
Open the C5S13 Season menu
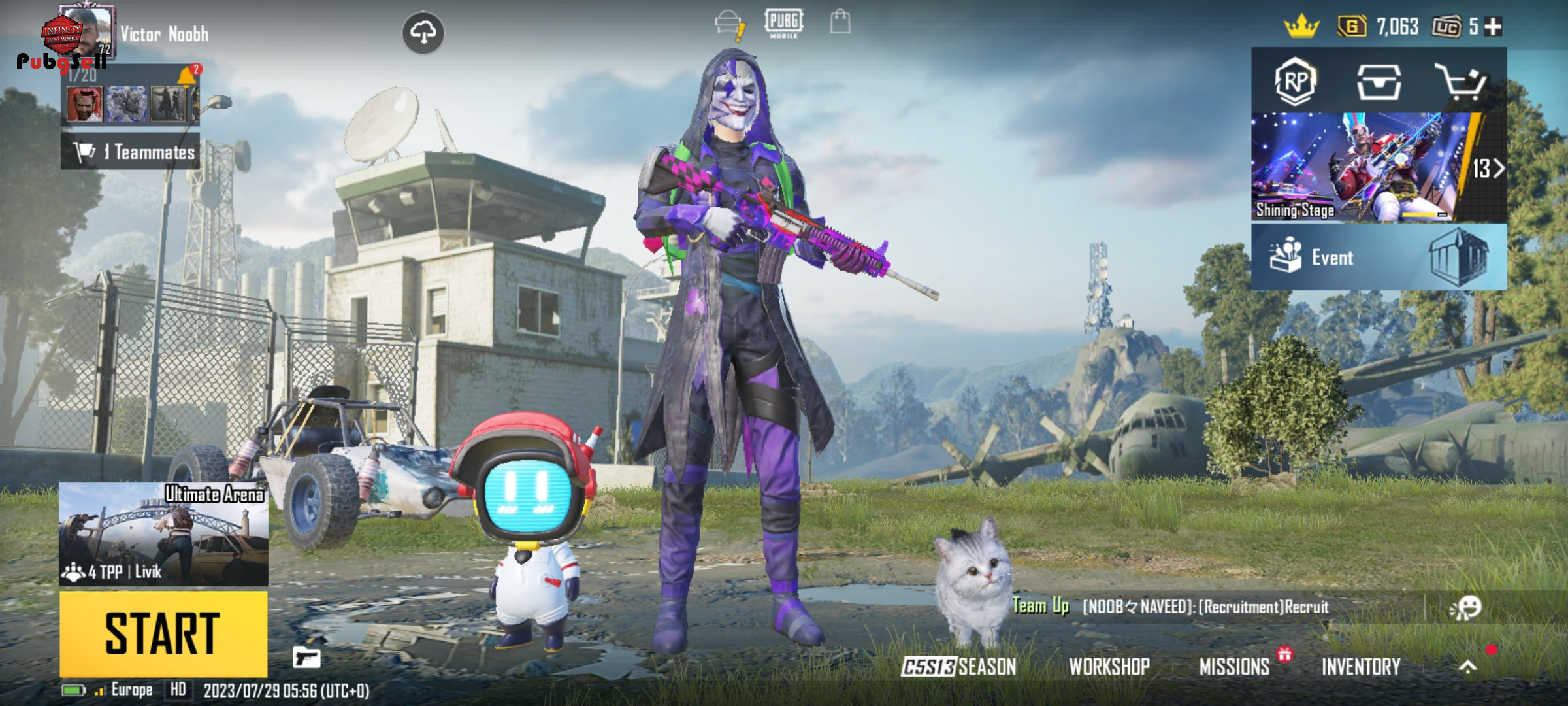pos(958,666)
